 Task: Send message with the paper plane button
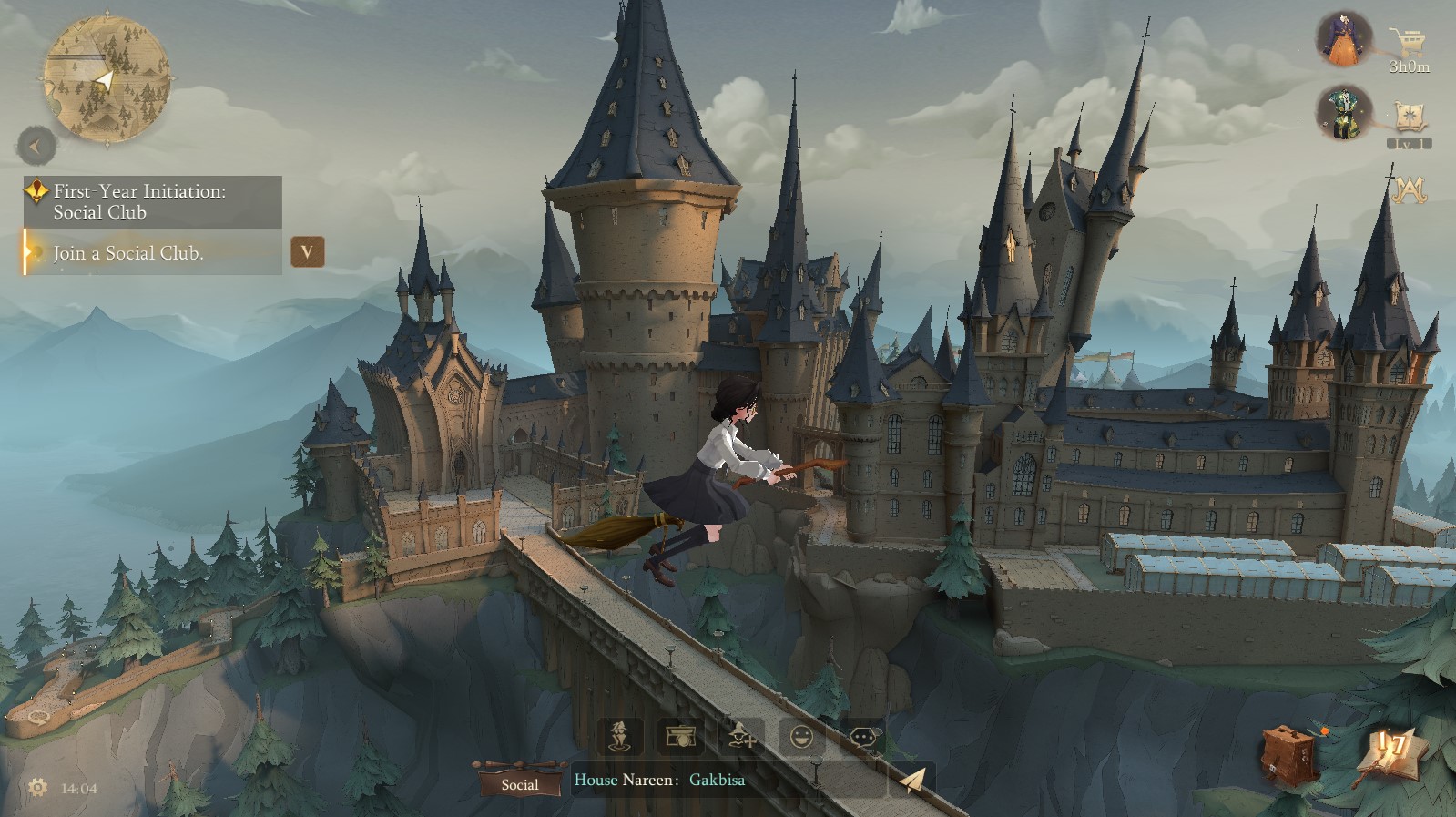[912, 780]
